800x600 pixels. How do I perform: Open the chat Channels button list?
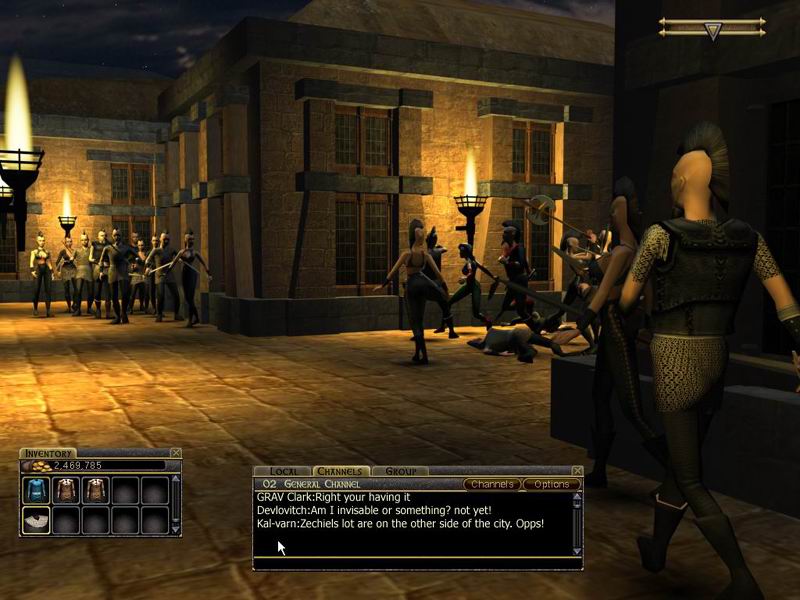click(x=492, y=484)
